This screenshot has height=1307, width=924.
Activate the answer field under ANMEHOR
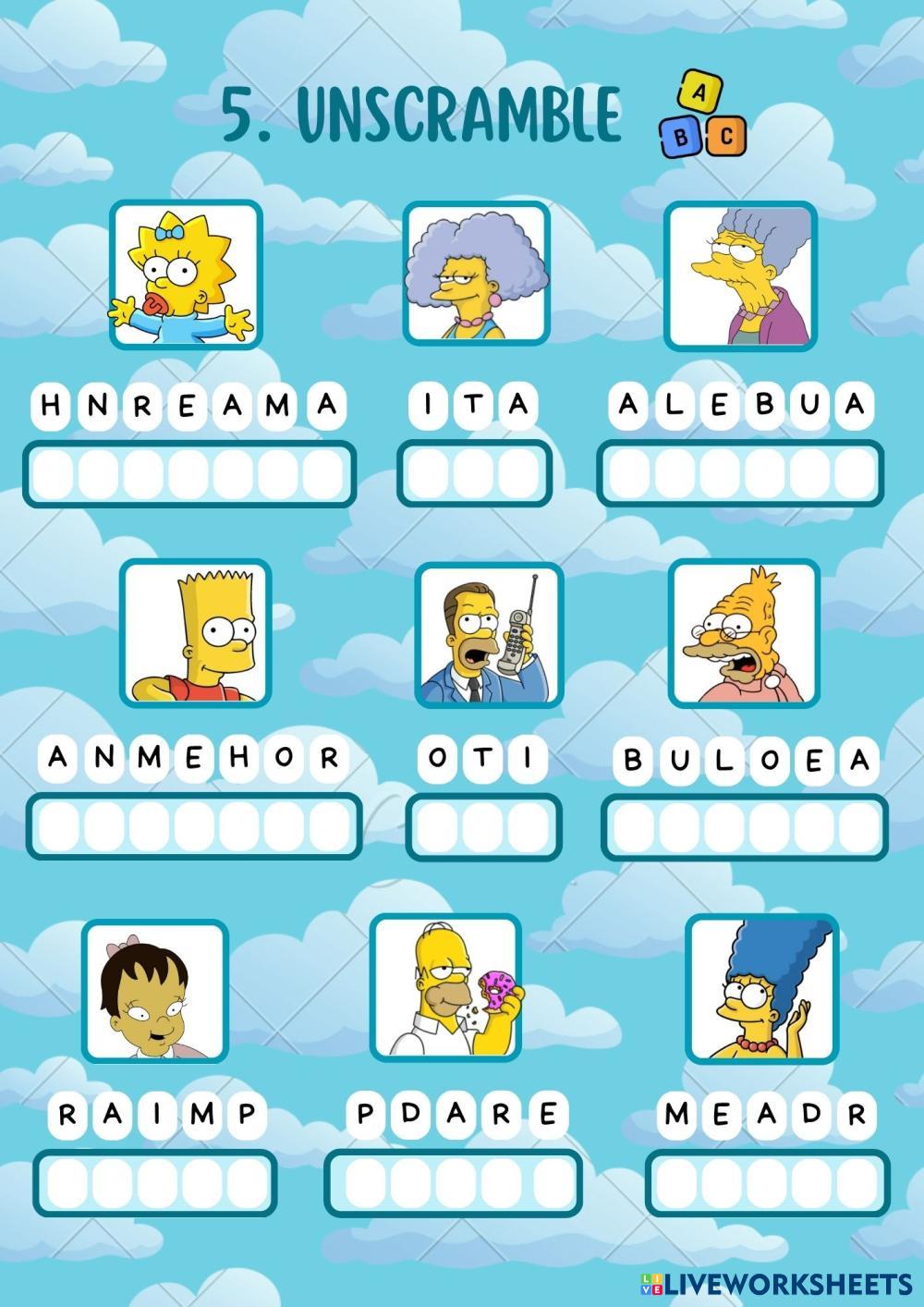[x=194, y=826]
